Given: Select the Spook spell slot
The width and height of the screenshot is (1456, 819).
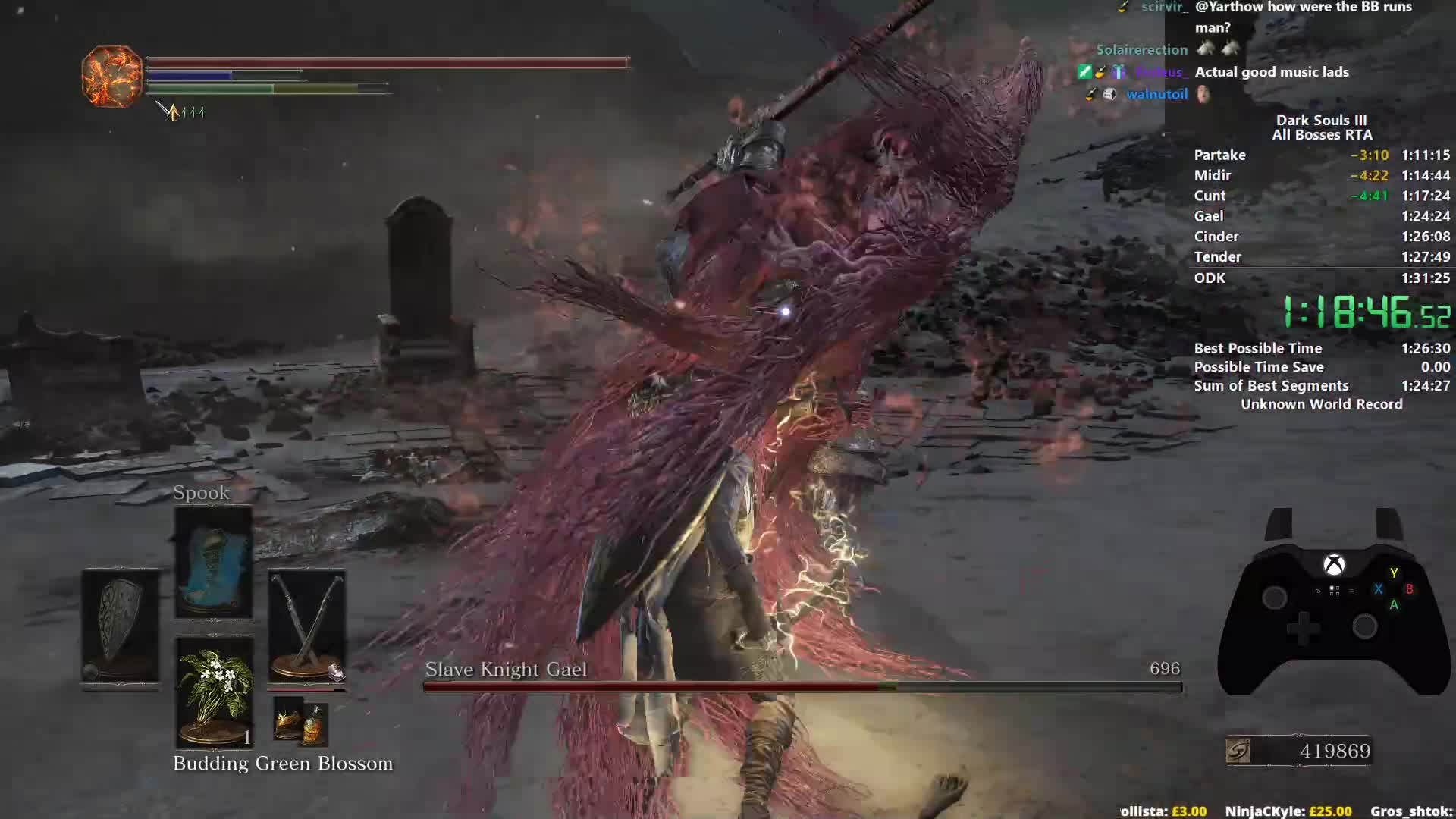Looking at the screenshot, I should 213,562.
